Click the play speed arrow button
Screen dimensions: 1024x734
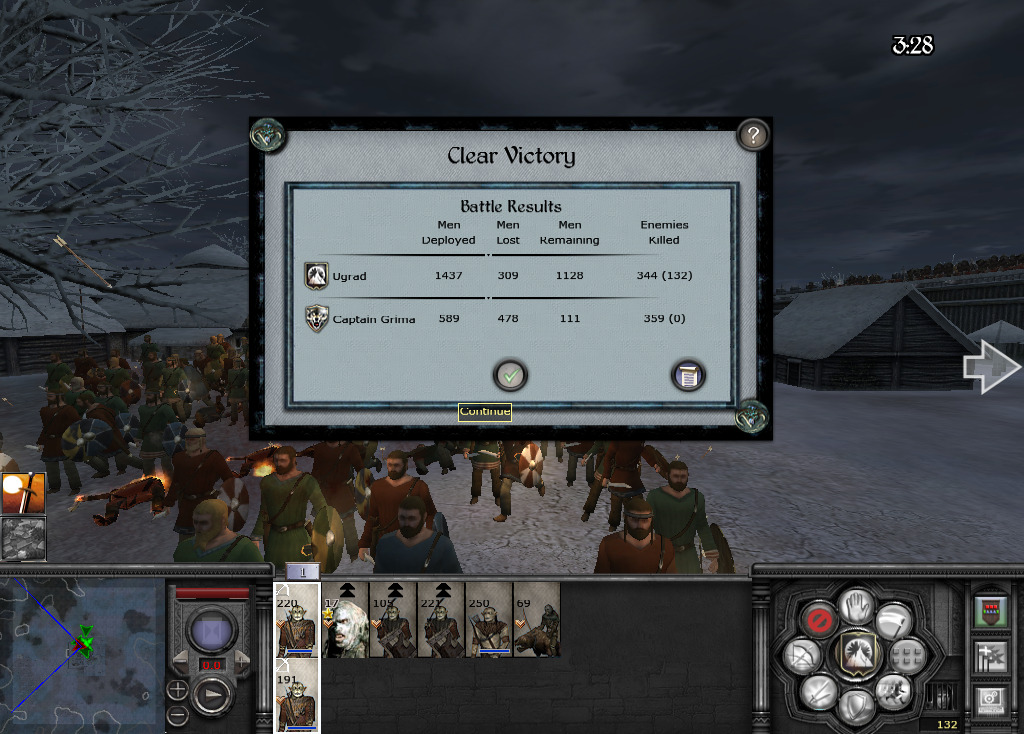213,695
